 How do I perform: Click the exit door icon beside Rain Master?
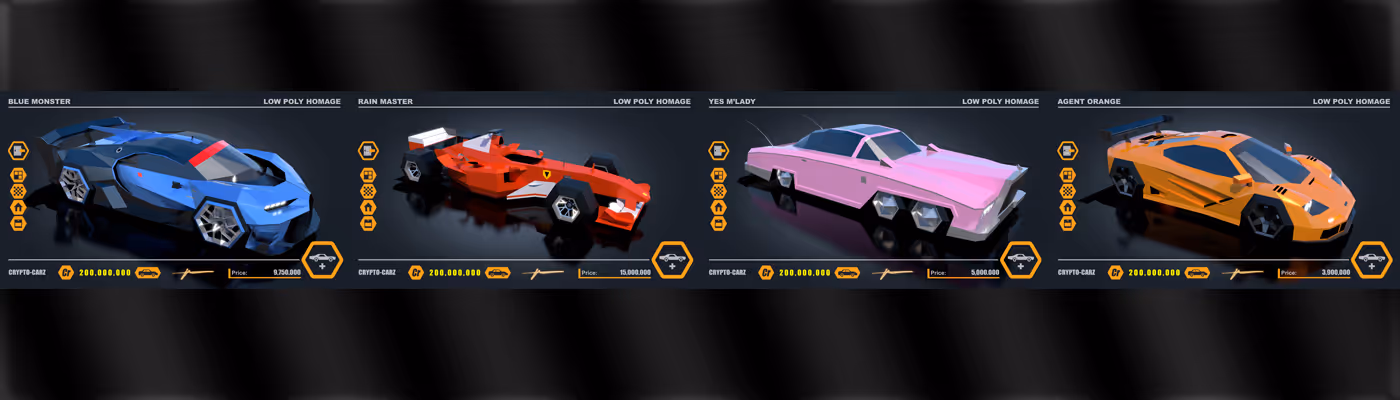click(x=368, y=150)
